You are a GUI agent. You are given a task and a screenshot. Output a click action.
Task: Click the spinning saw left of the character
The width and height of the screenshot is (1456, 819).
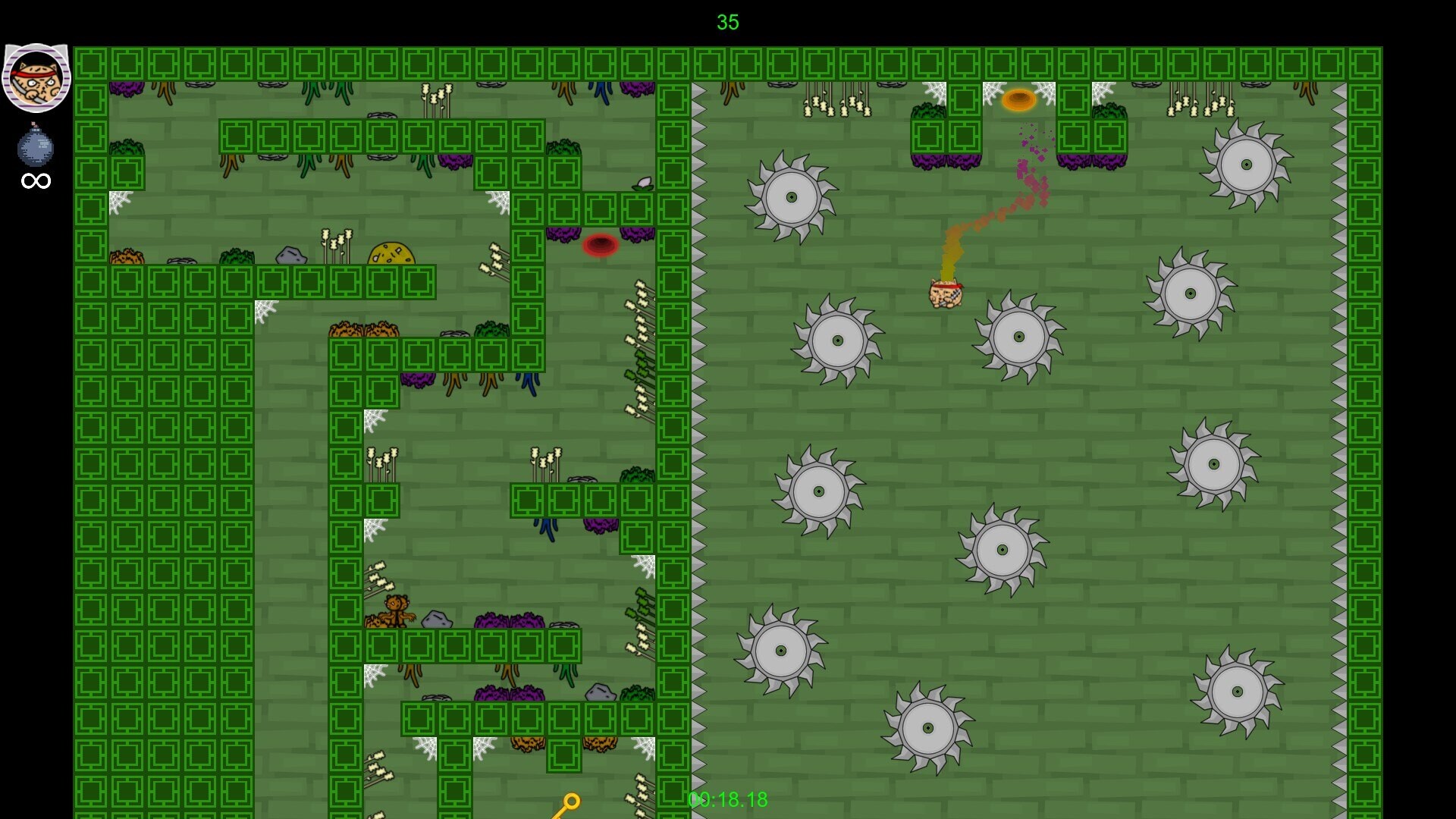pos(838,341)
